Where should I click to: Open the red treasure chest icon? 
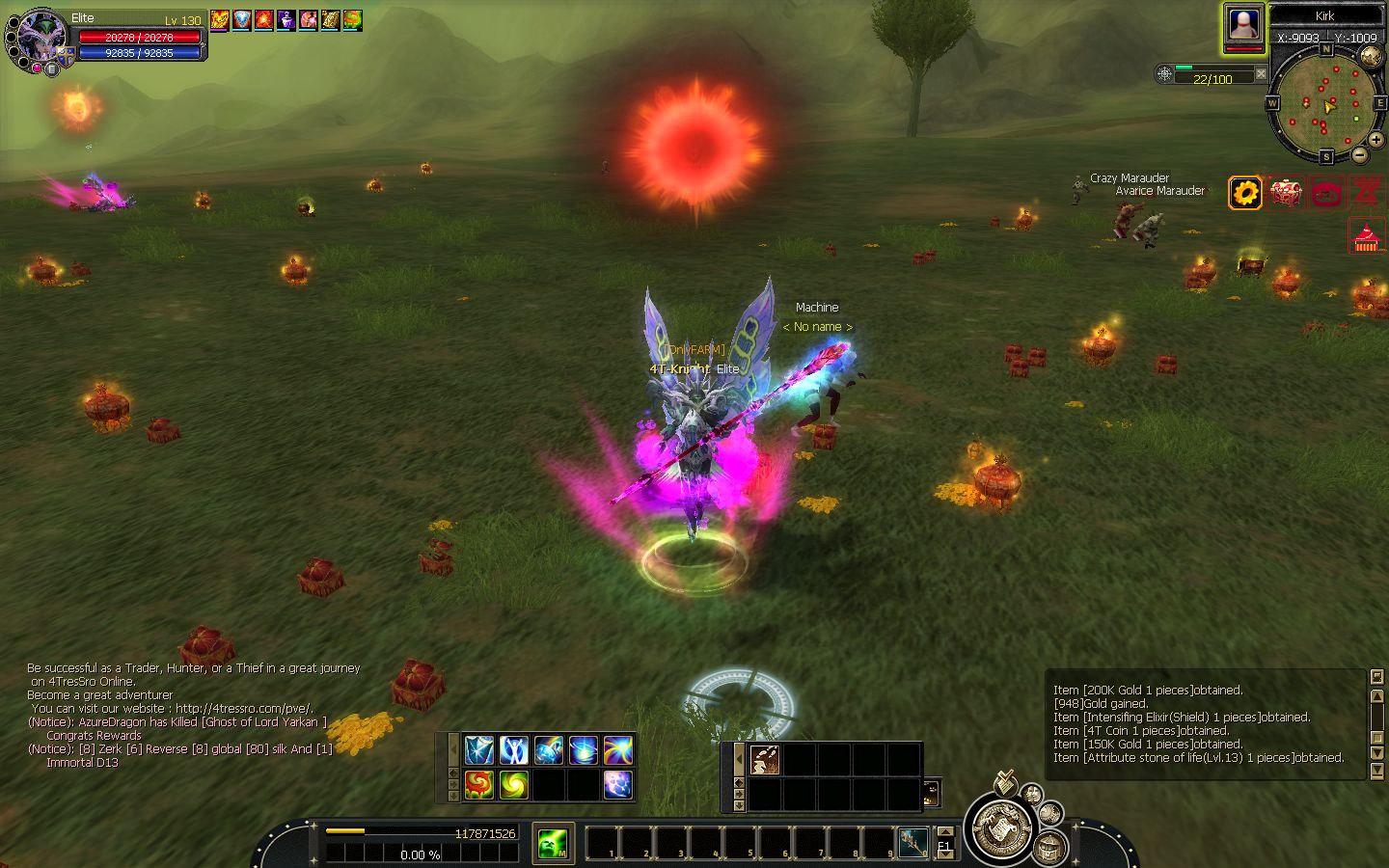point(1286,193)
